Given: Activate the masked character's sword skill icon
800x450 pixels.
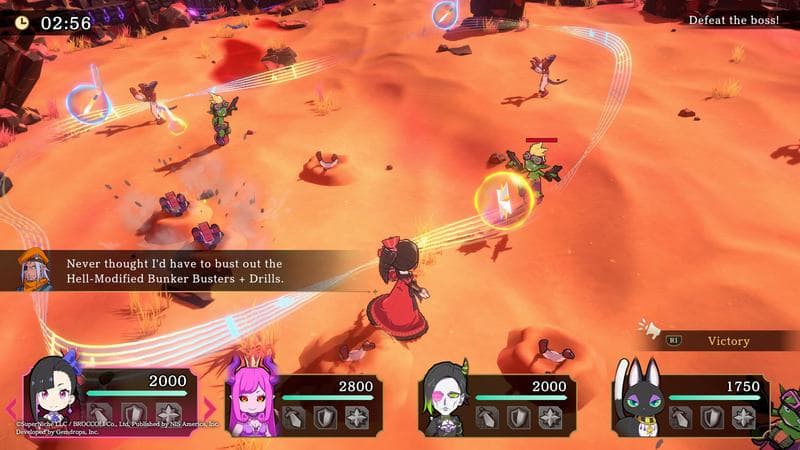Looking at the screenshot, I should [x=489, y=417].
